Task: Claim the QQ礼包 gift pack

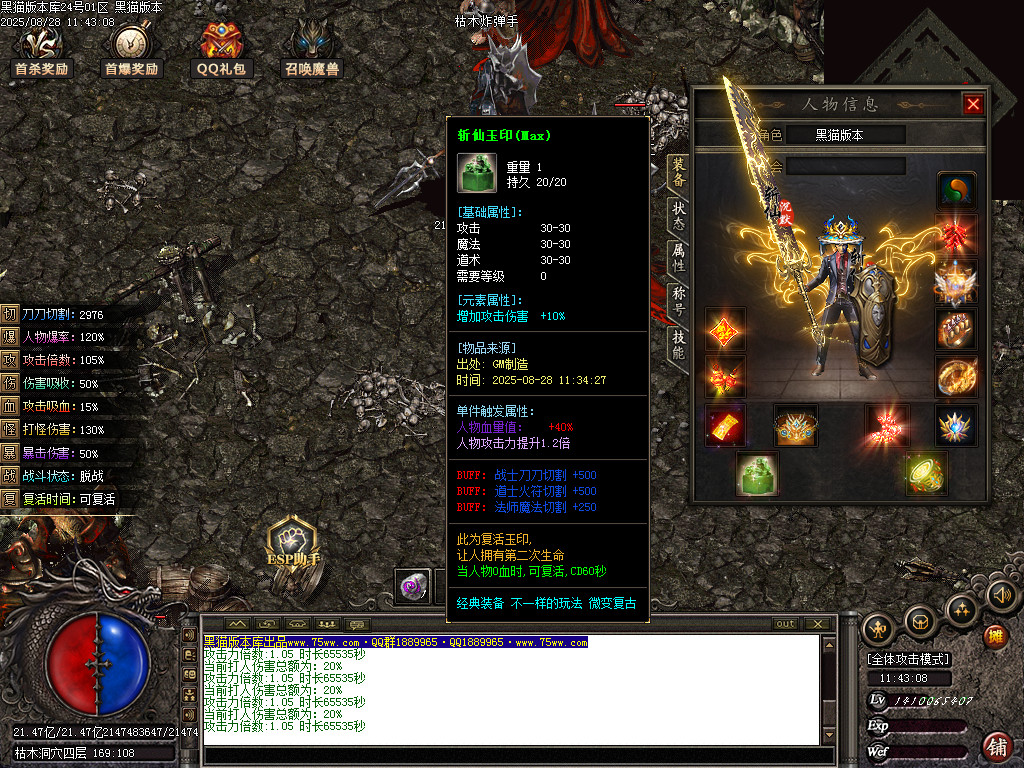Action: click(221, 50)
